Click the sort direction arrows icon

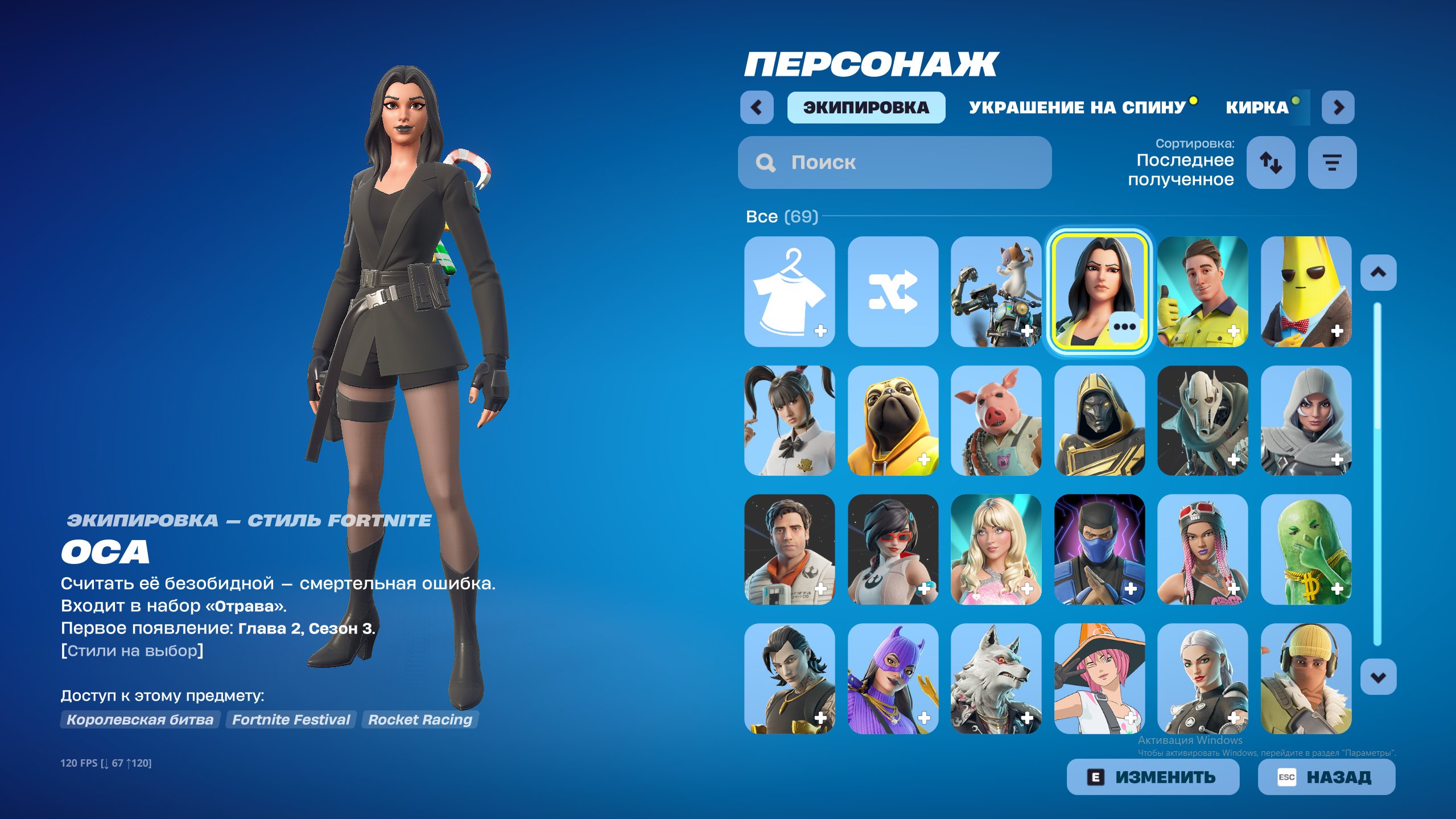(1271, 162)
